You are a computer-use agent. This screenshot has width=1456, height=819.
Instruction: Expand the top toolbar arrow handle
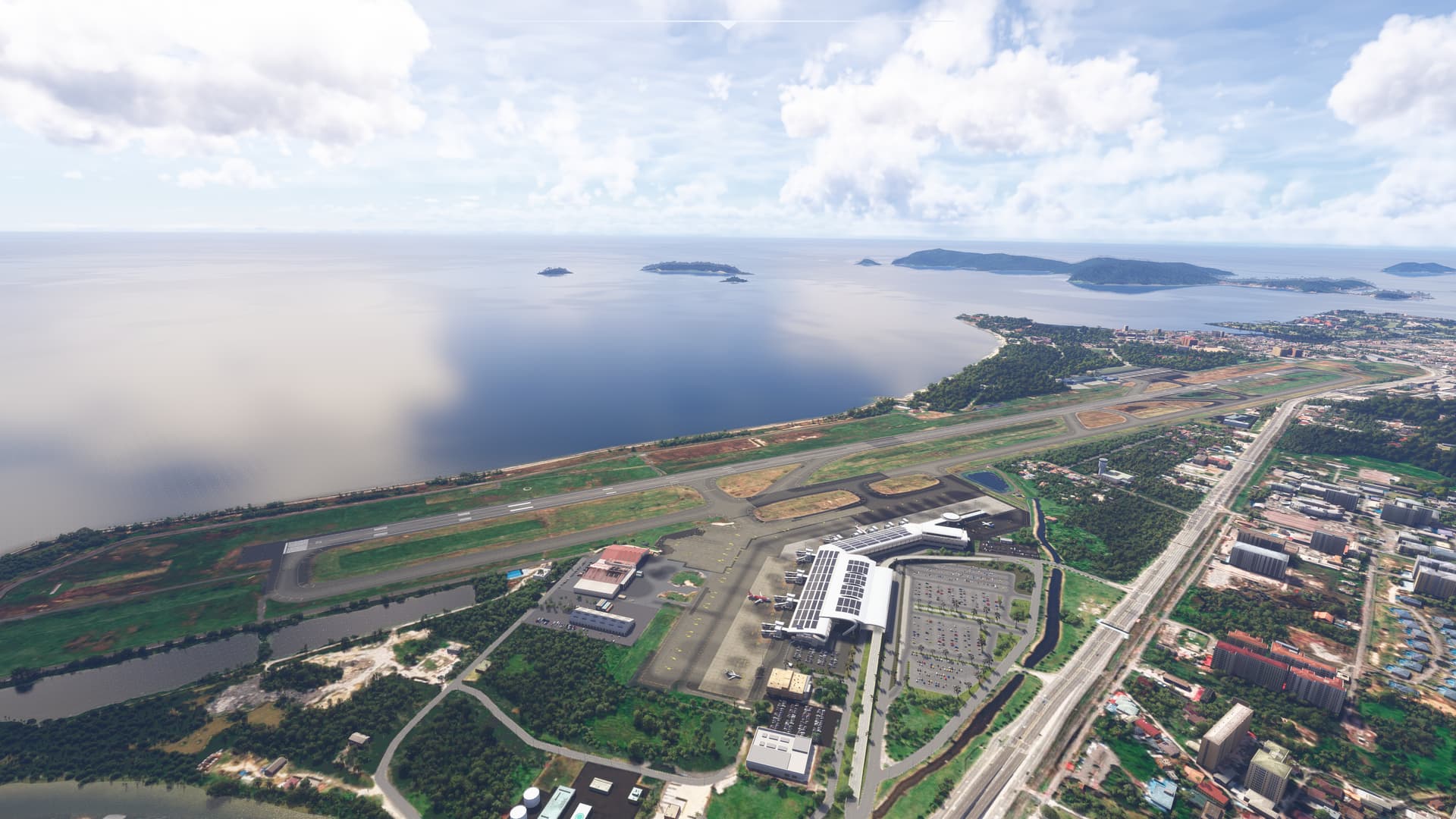click(x=727, y=24)
